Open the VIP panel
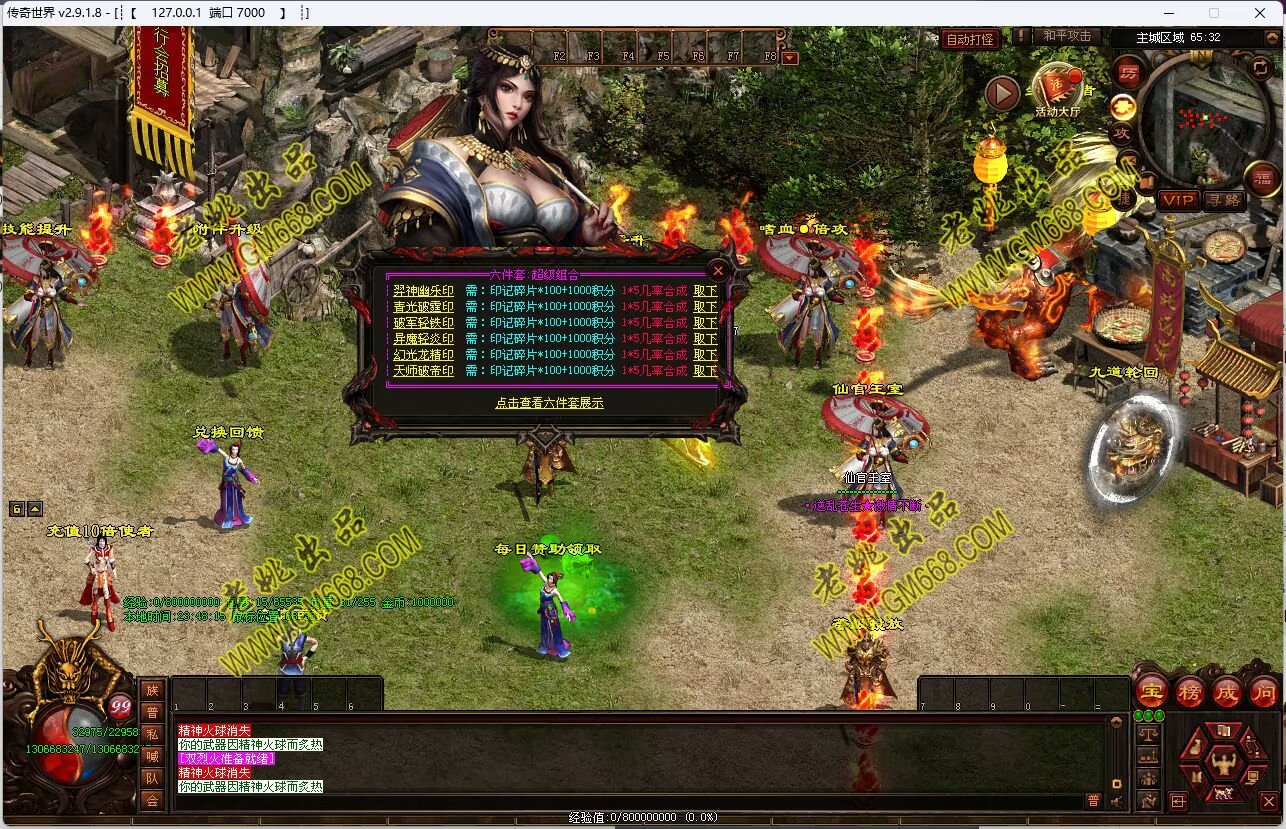This screenshot has height=829, width=1286. click(1178, 200)
